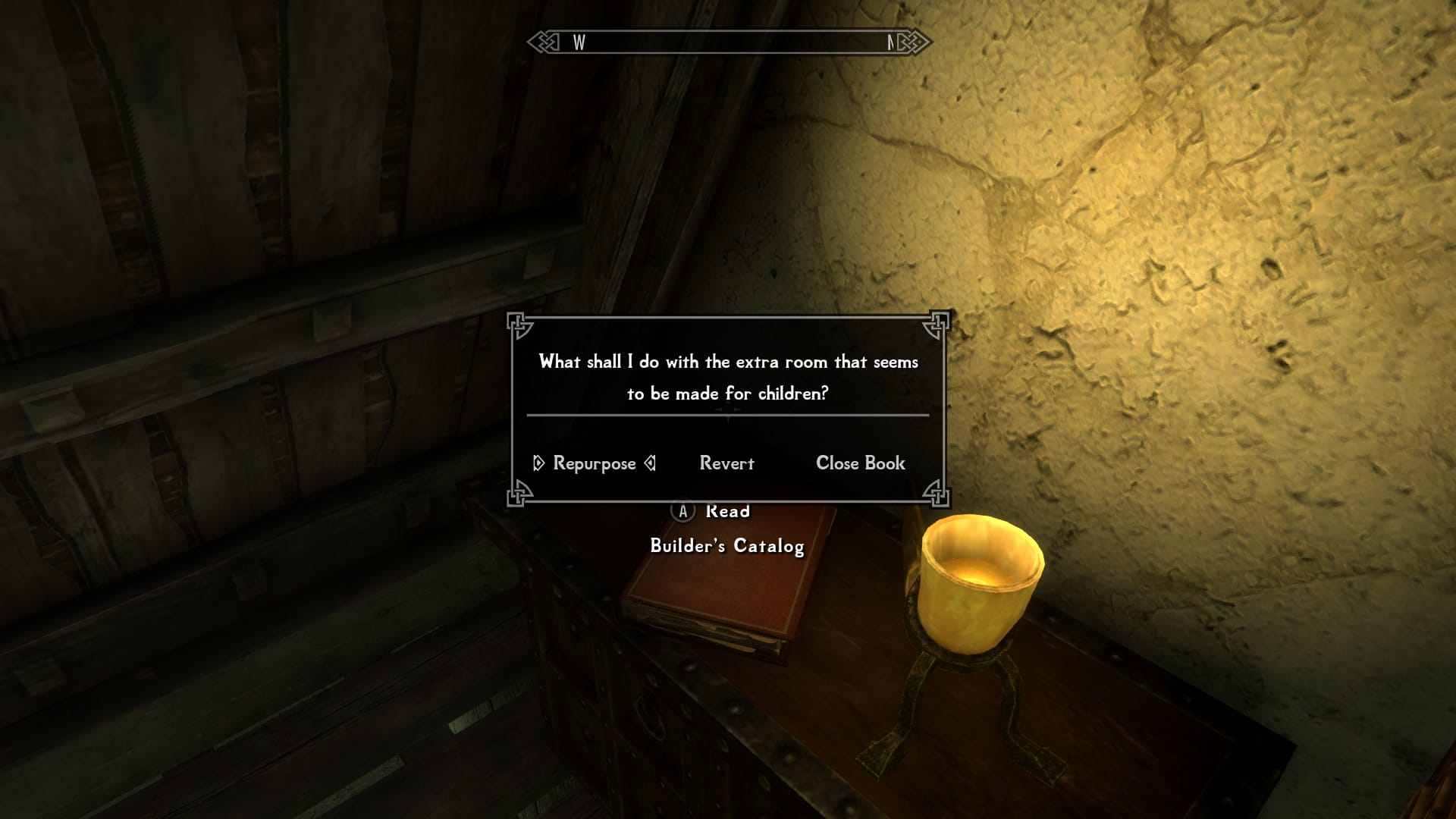
Task: Choose the Repurpose option
Action: pyautogui.click(x=595, y=463)
